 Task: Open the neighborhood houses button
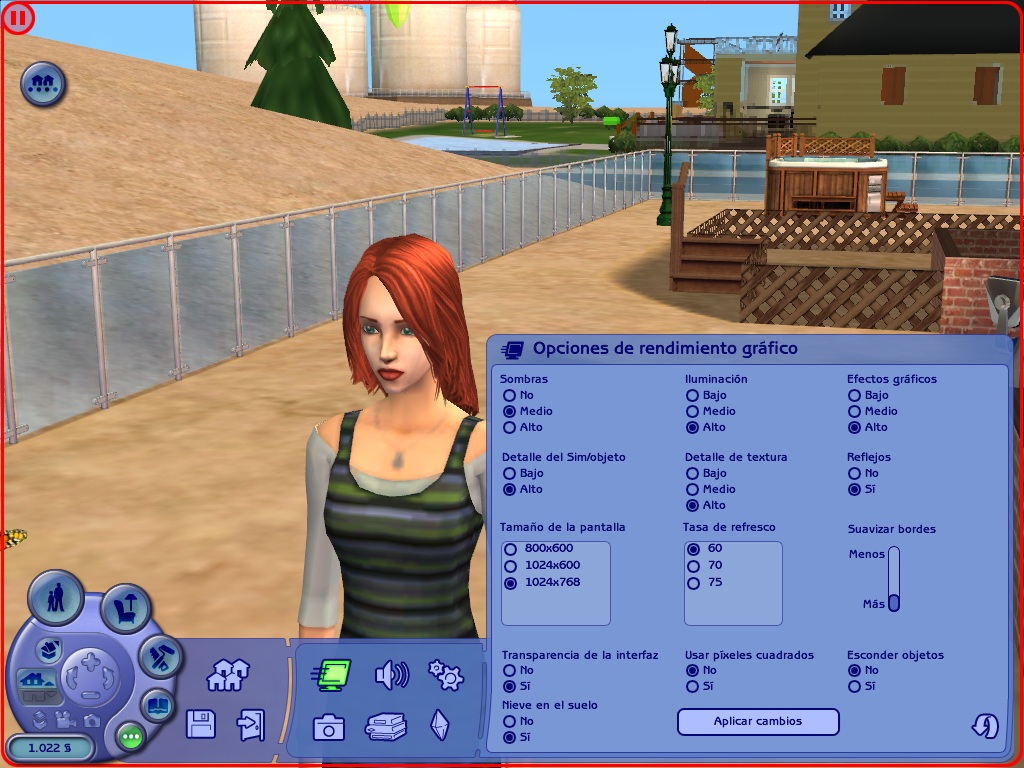[227, 676]
